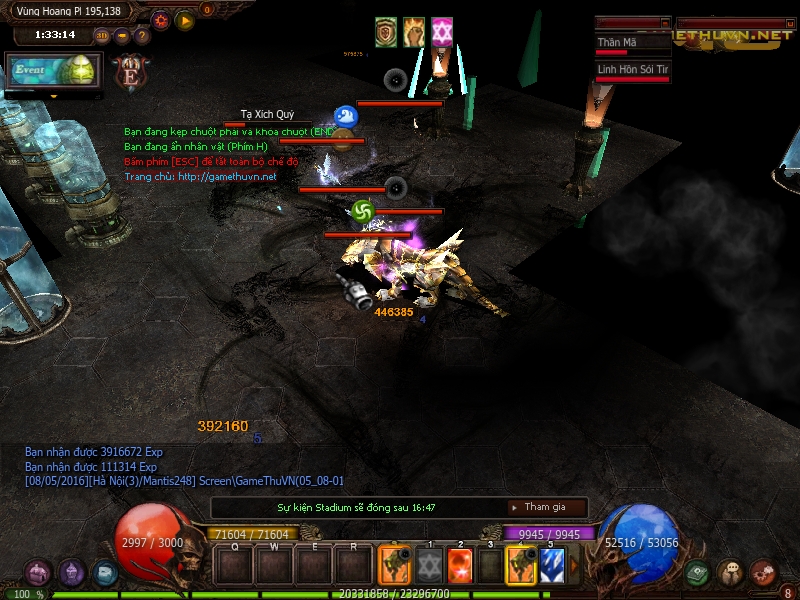Click the pink hexagram buff icon
The width and height of the screenshot is (800, 600).
(442, 32)
